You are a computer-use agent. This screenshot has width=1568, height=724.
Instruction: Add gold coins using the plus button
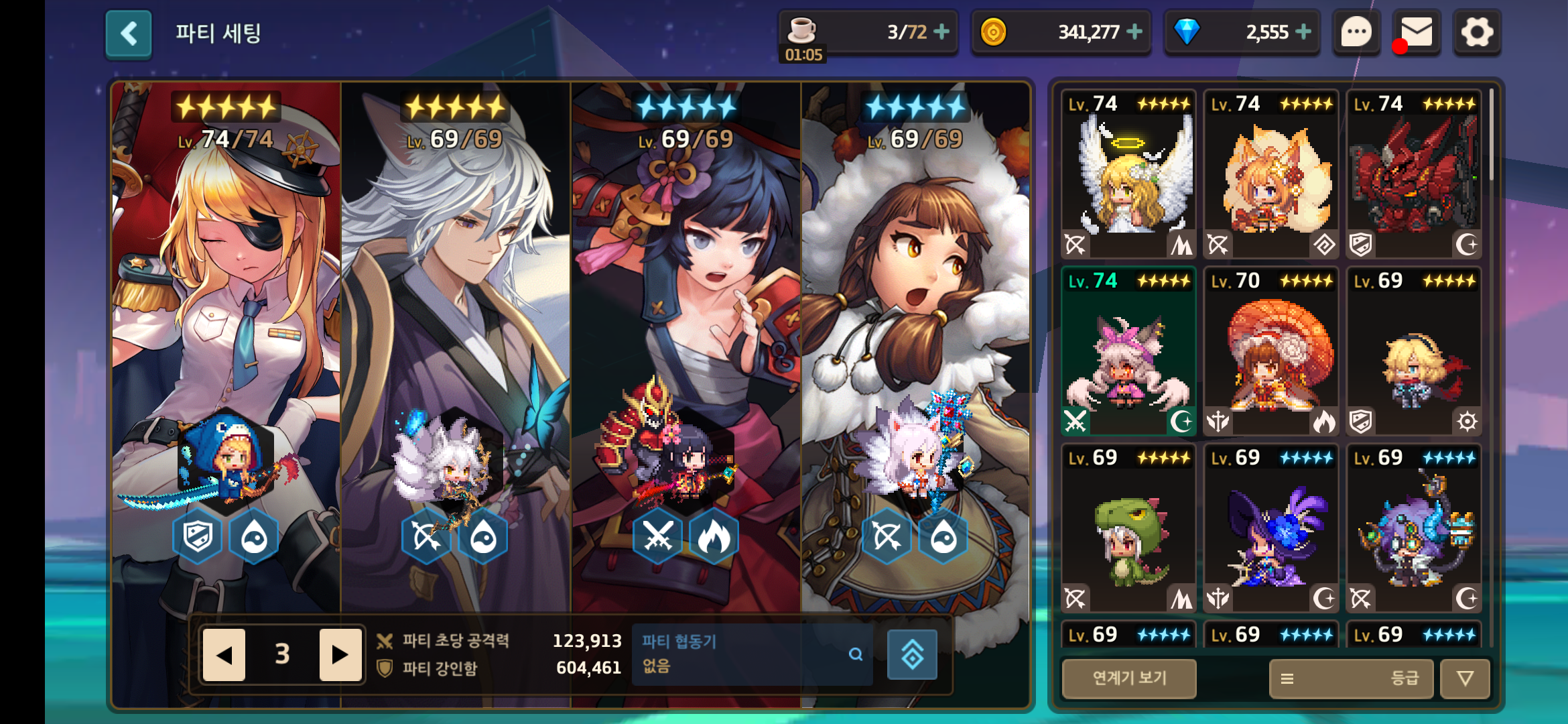(1134, 32)
